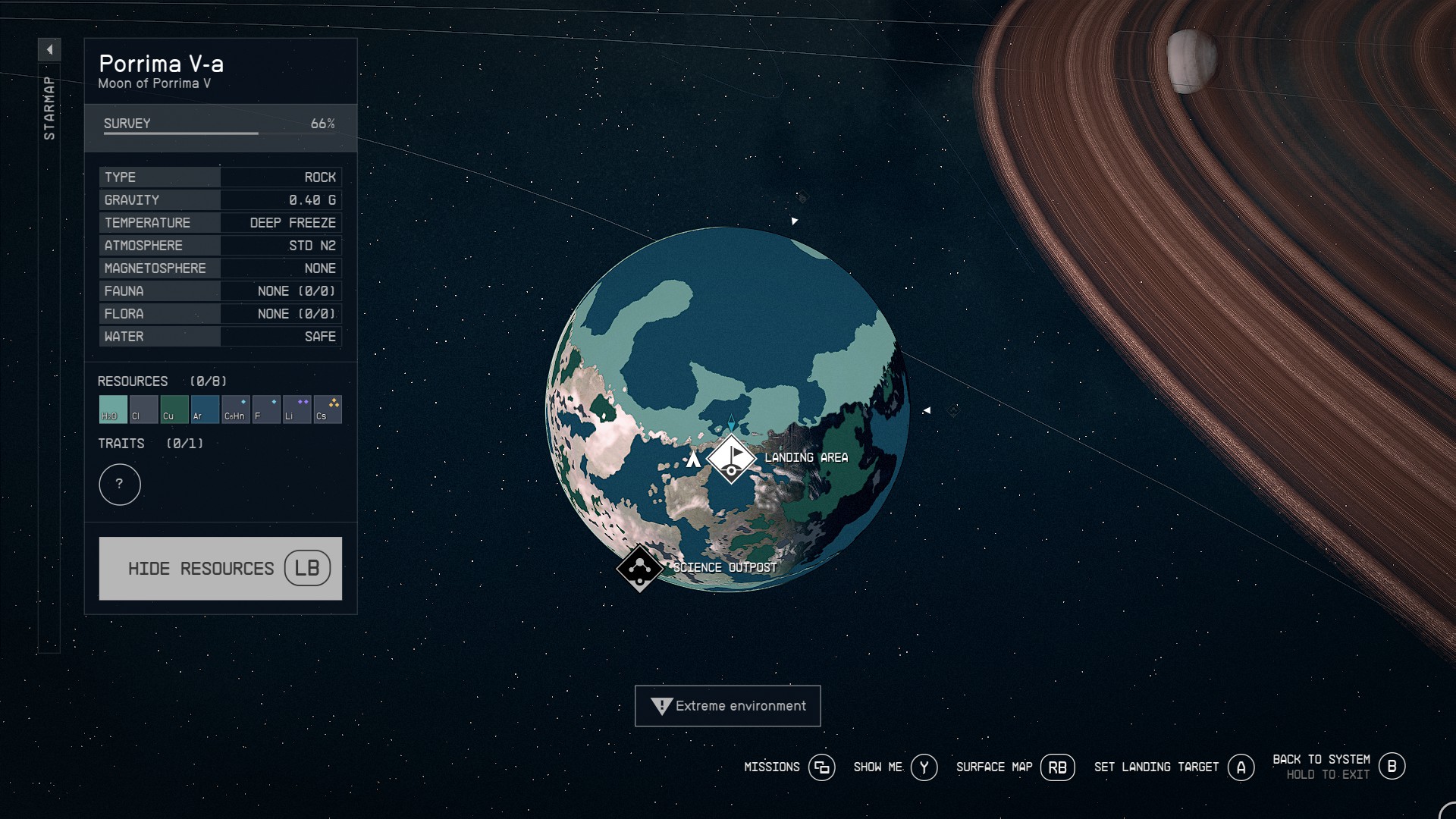Toggle Hide Resources
This screenshot has height=819, width=1456.
[x=220, y=568]
